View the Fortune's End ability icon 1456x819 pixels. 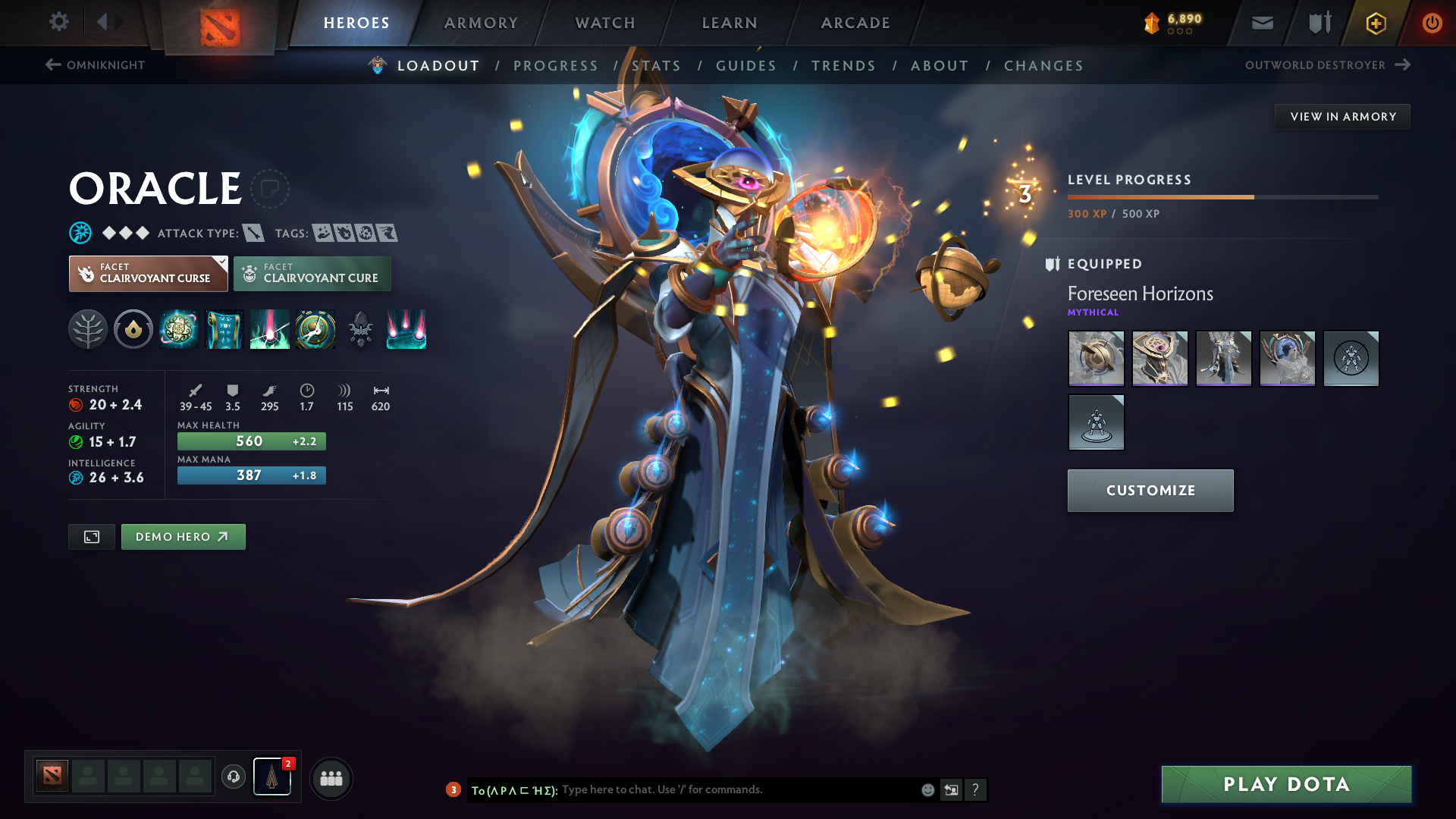coord(179,329)
